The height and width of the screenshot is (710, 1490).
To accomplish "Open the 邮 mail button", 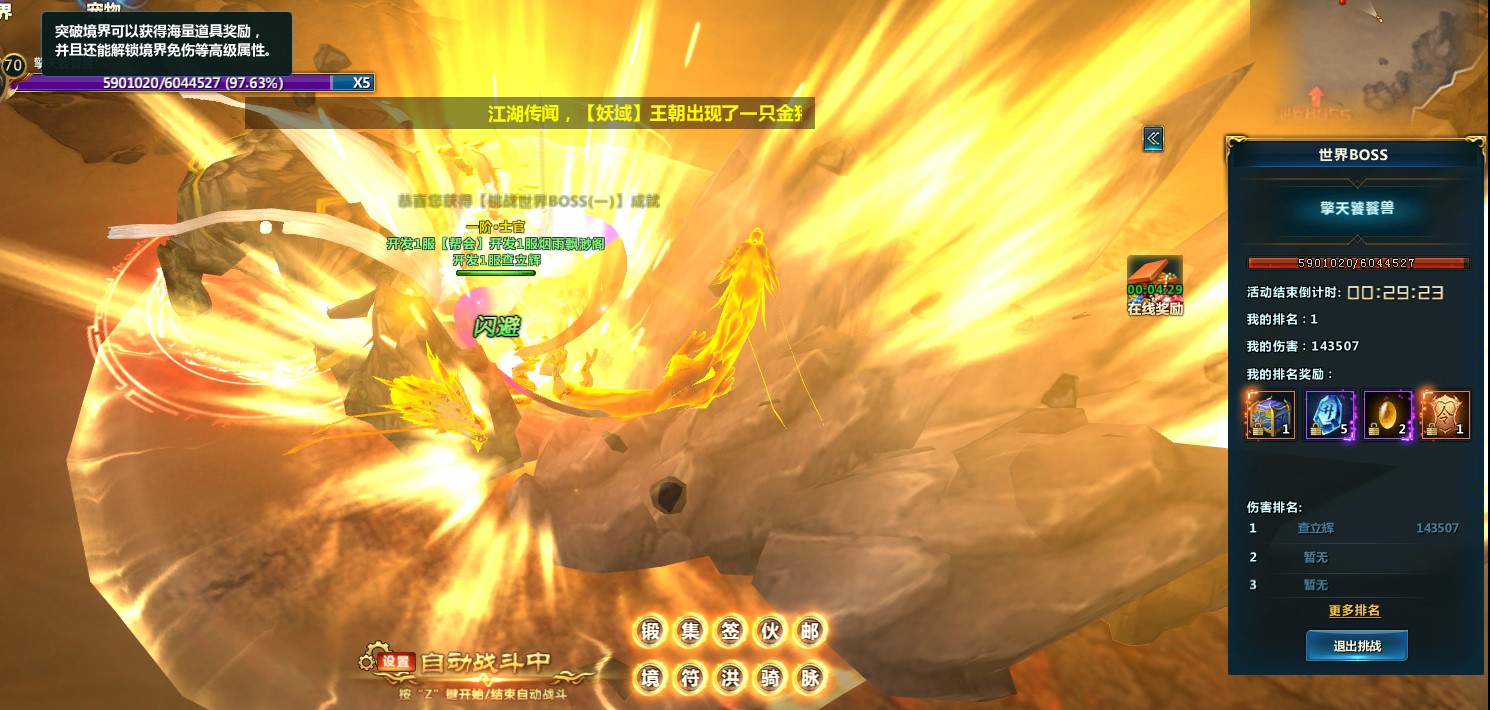I will [x=809, y=631].
